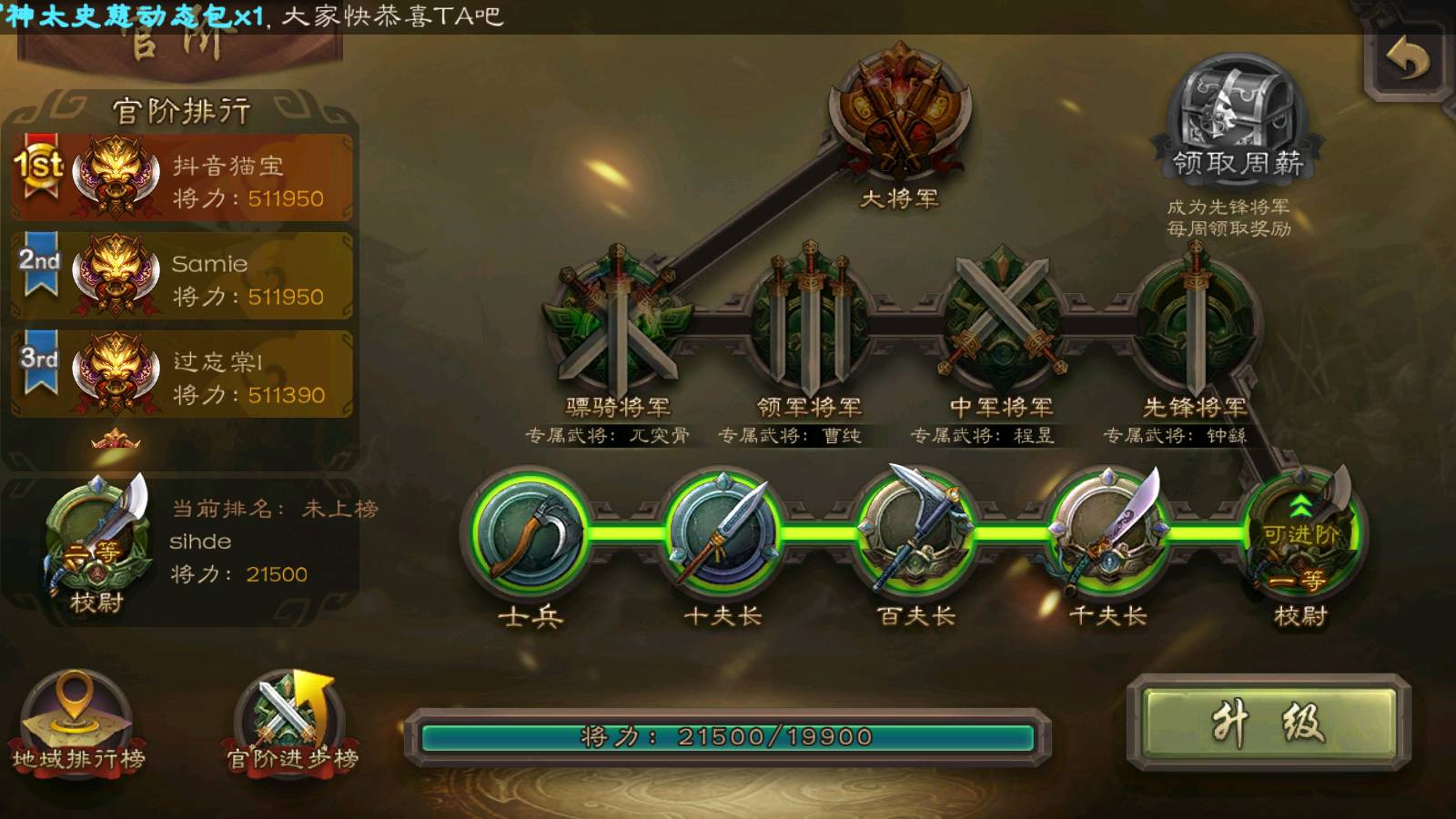
Task: Select the 大将军 rank emblem
Action: pyautogui.click(x=899, y=114)
